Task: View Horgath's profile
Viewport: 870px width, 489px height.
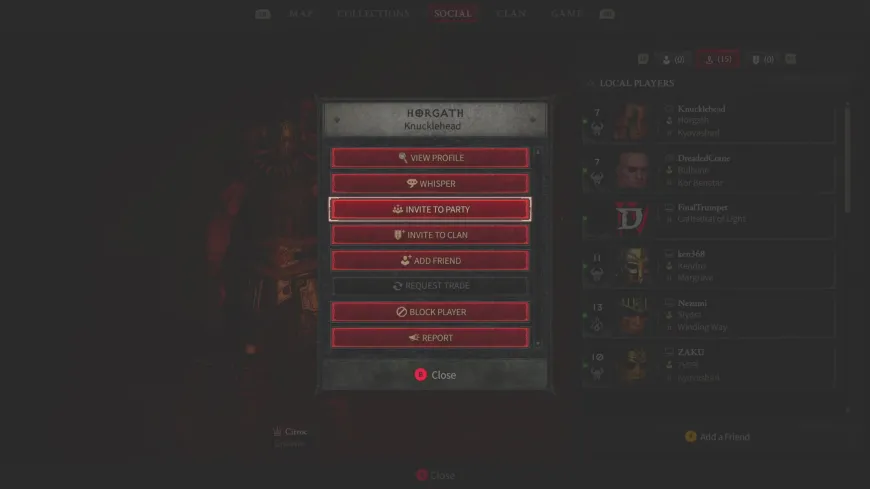Action: click(430, 158)
